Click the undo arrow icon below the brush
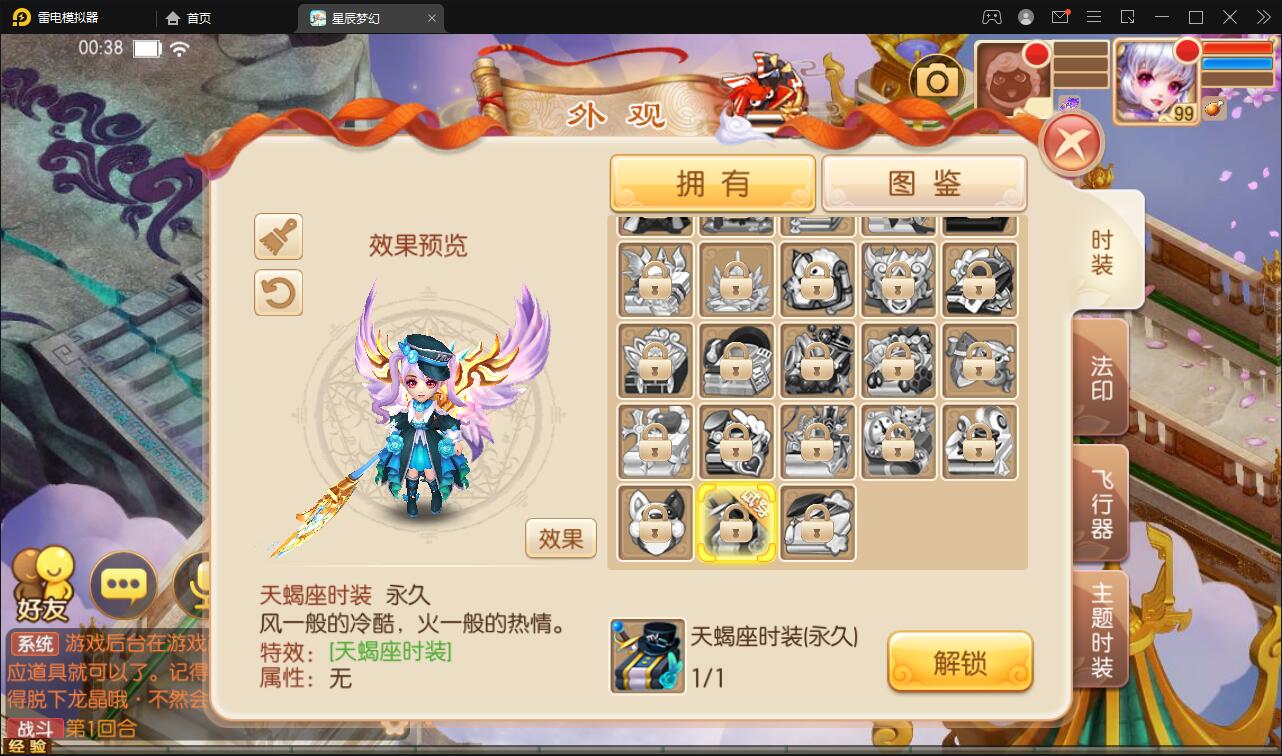Screen dimensions: 1282x756 278,295
